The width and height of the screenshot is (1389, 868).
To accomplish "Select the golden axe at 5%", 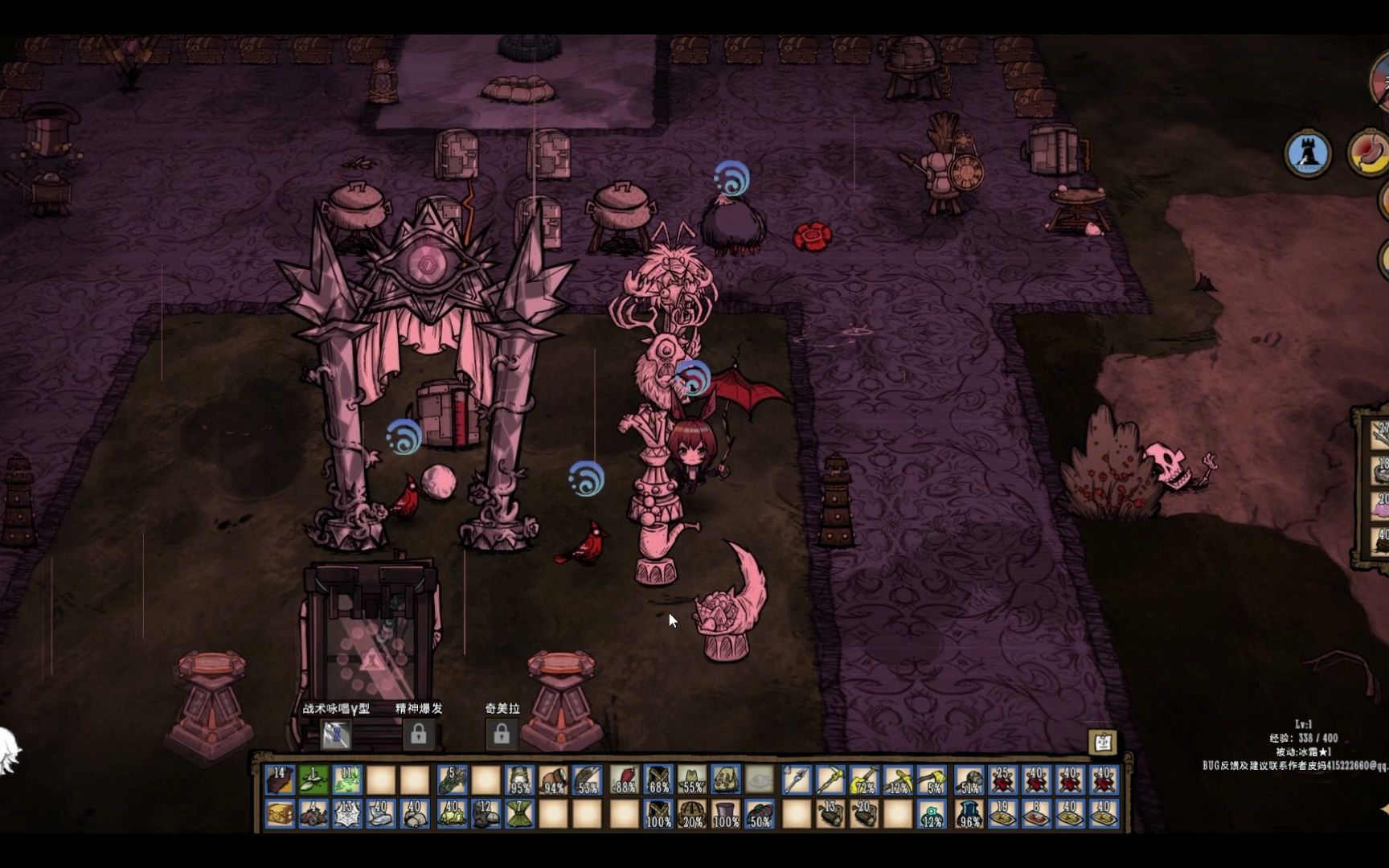I will point(932,780).
